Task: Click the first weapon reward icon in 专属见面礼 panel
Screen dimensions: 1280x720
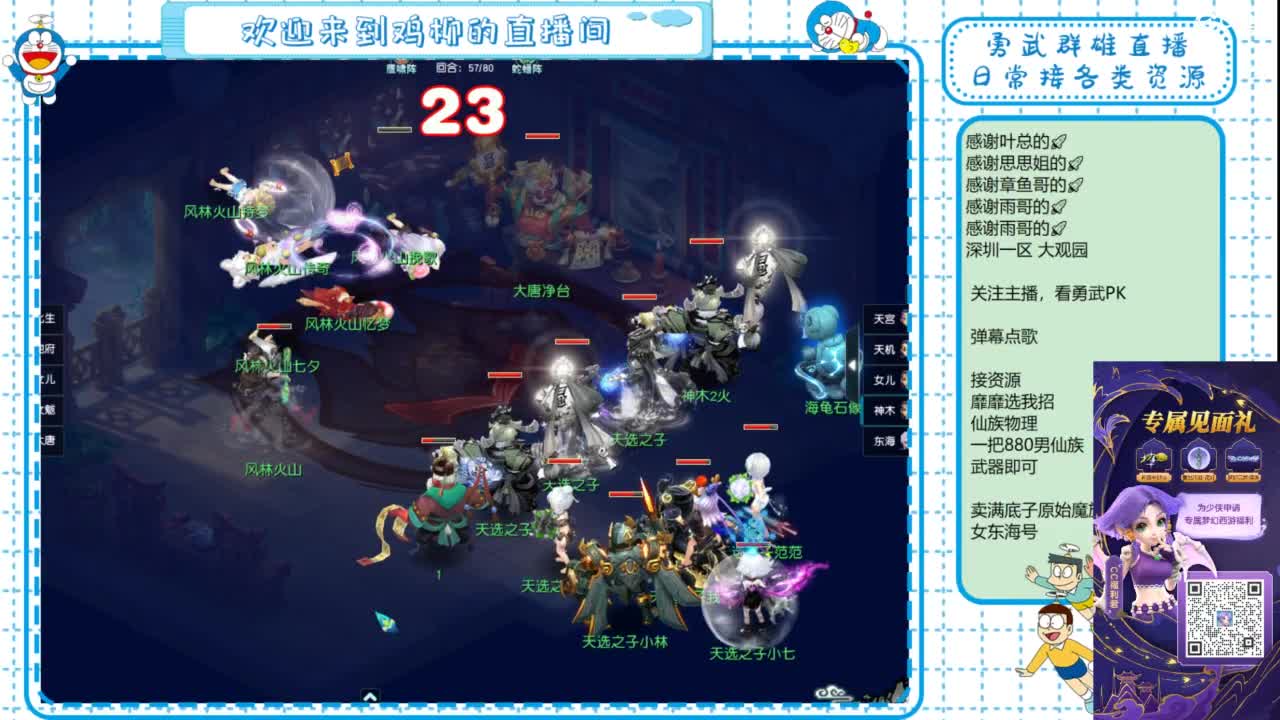Action: point(1152,459)
